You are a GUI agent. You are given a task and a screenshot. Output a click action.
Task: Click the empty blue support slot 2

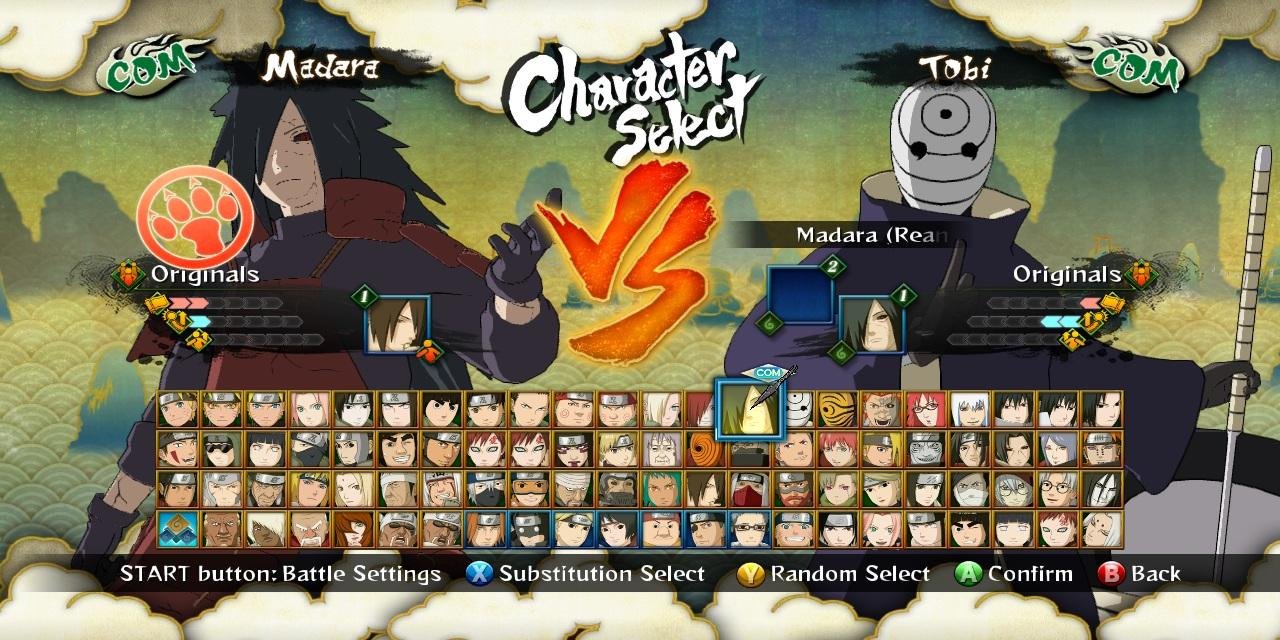pos(800,295)
